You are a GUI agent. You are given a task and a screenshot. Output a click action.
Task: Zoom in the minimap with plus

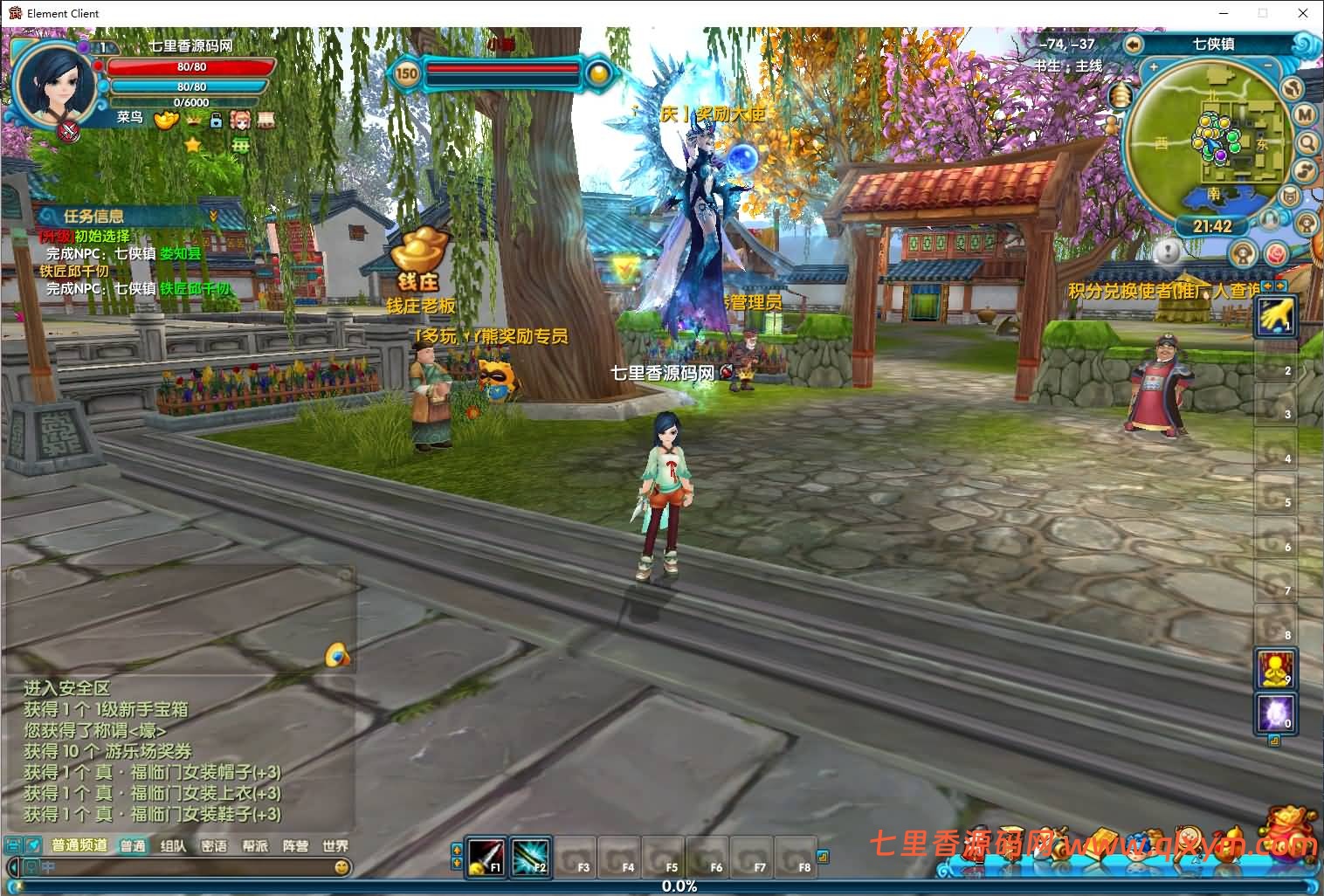[x=1153, y=67]
